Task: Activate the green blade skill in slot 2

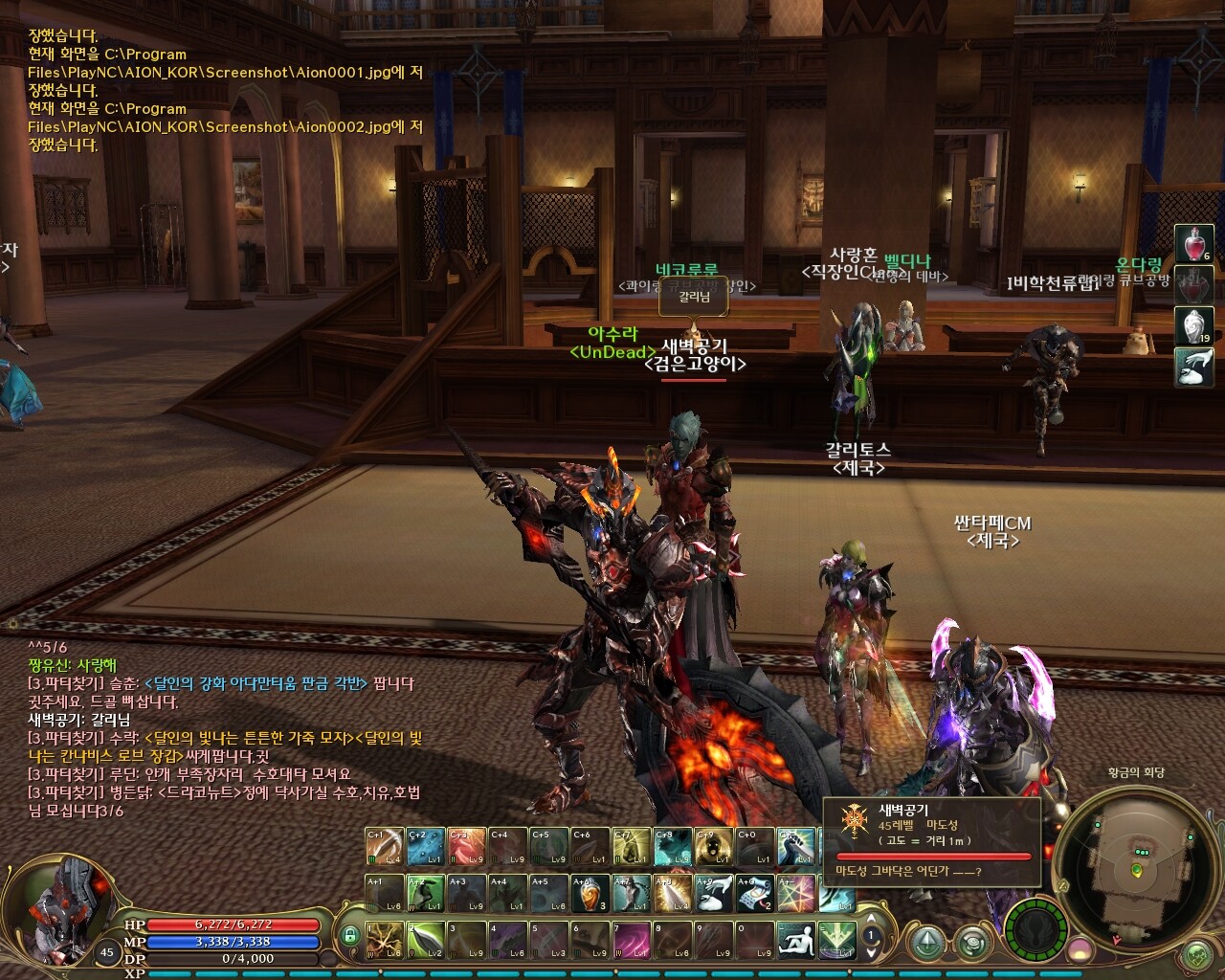Action: (x=425, y=940)
